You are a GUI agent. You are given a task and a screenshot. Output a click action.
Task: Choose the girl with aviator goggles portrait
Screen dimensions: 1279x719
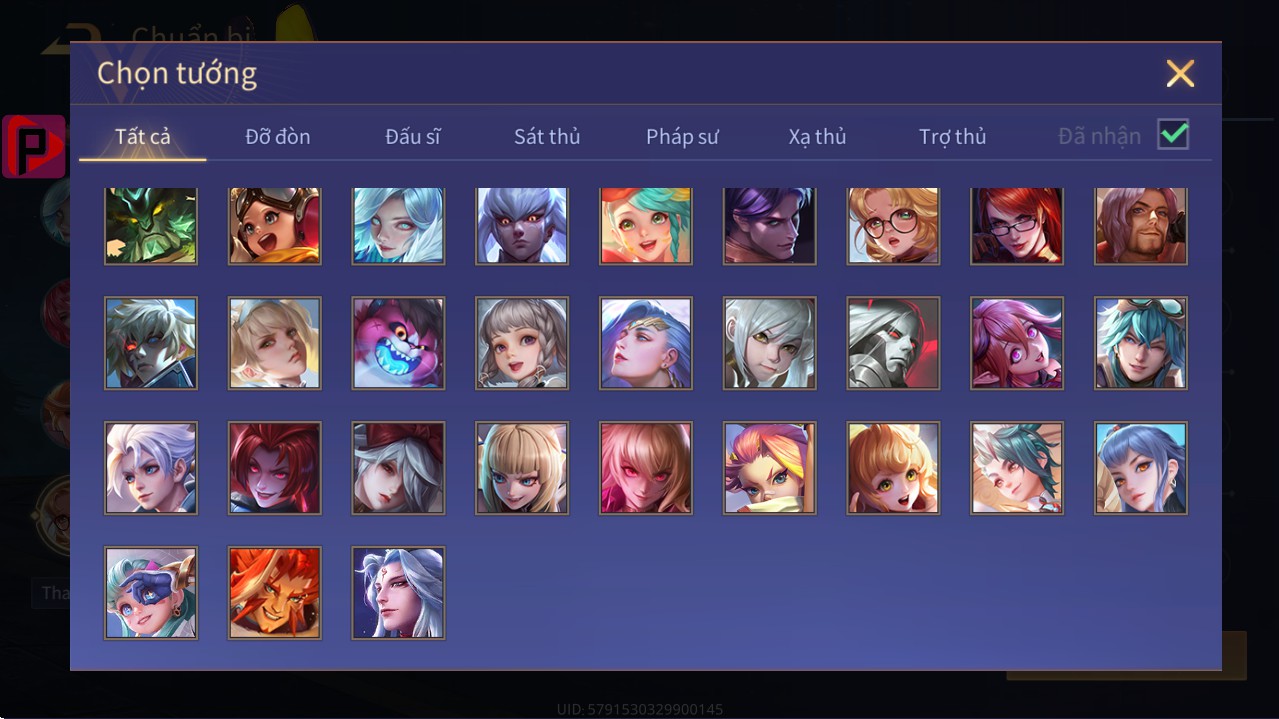click(275, 225)
